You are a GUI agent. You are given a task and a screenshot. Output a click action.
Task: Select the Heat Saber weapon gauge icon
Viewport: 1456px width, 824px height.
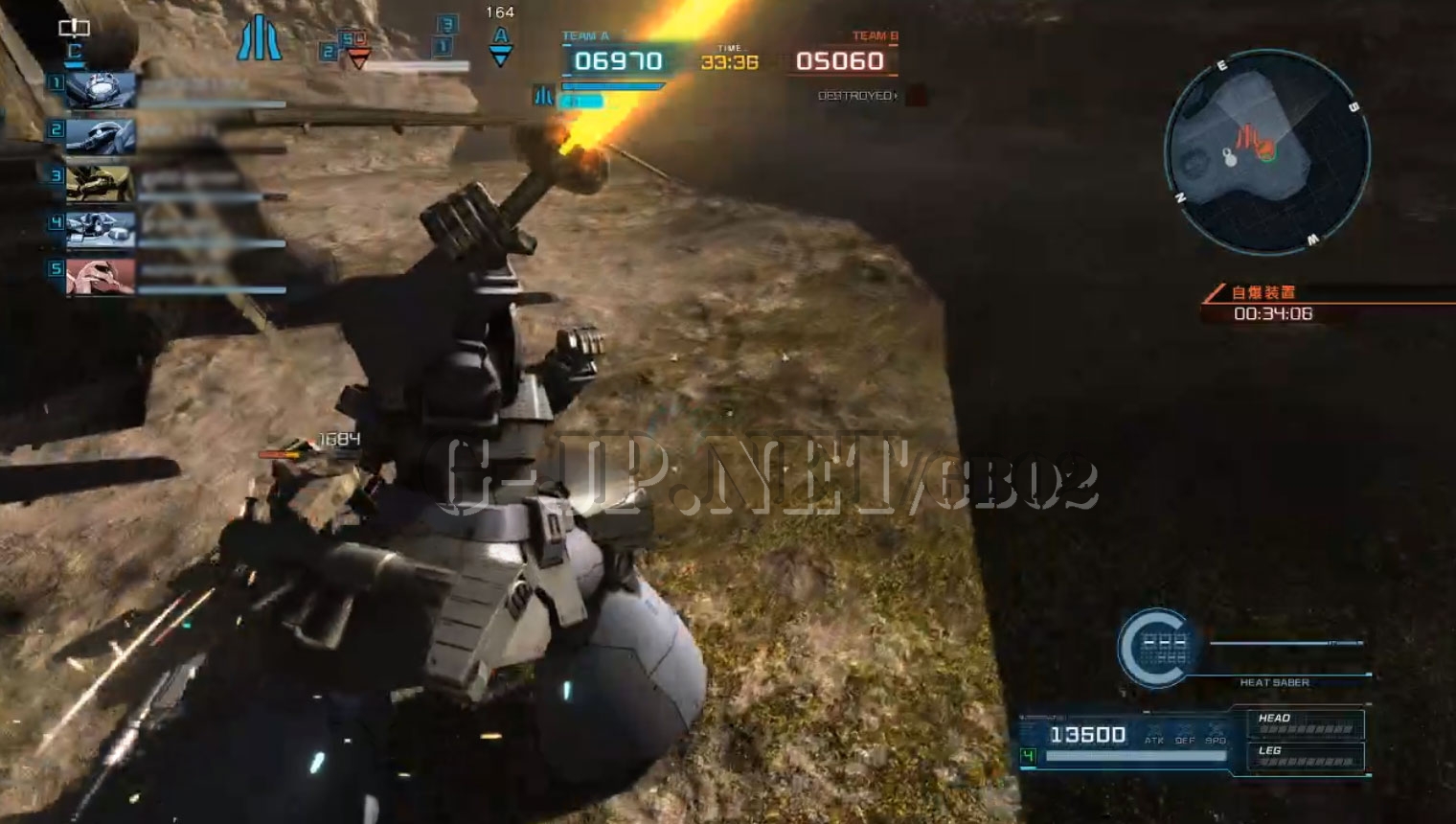[x=1158, y=649]
